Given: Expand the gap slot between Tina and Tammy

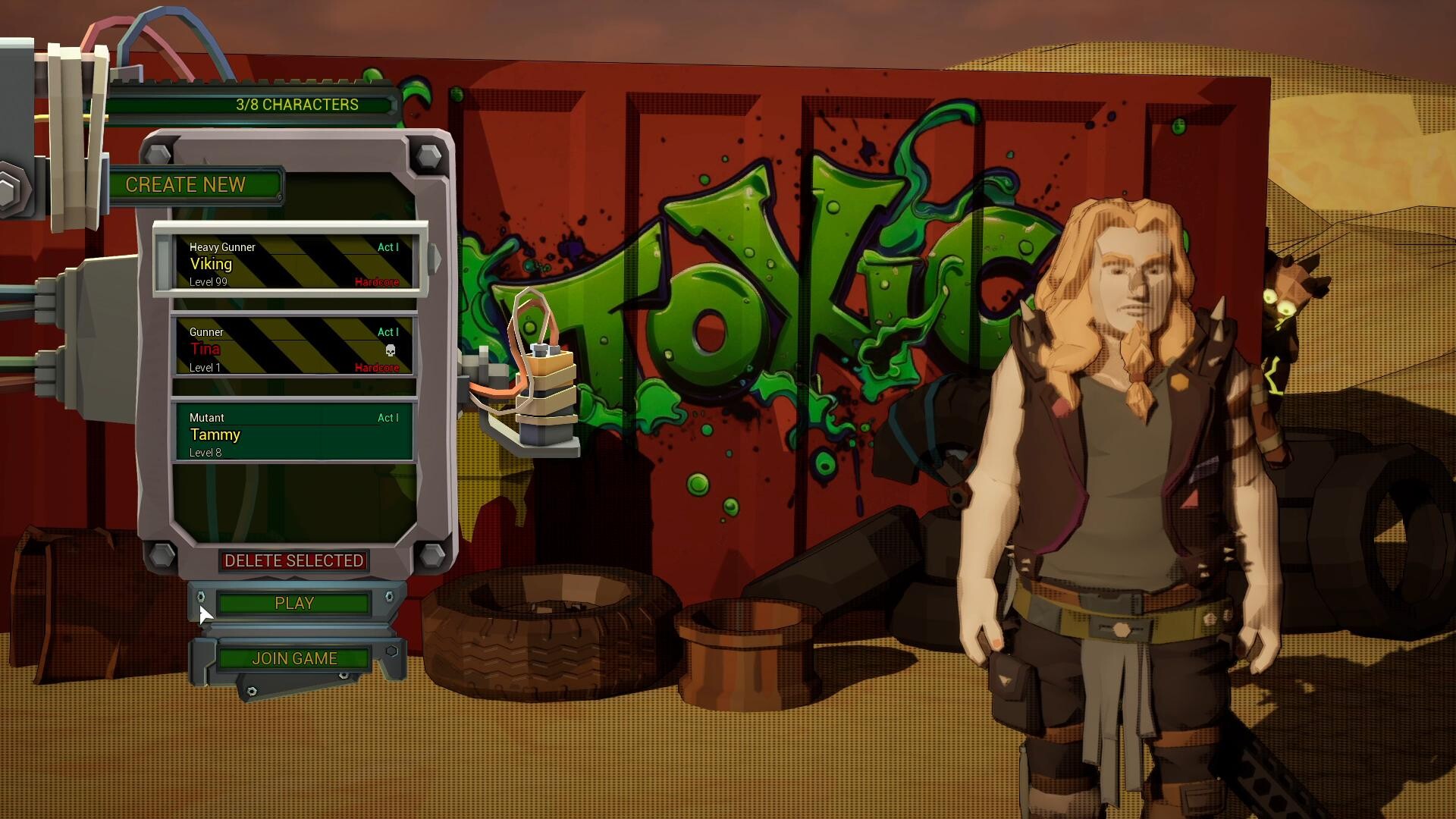Looking at the screenshot, I should pyautogui.click(x=294, y=388).
